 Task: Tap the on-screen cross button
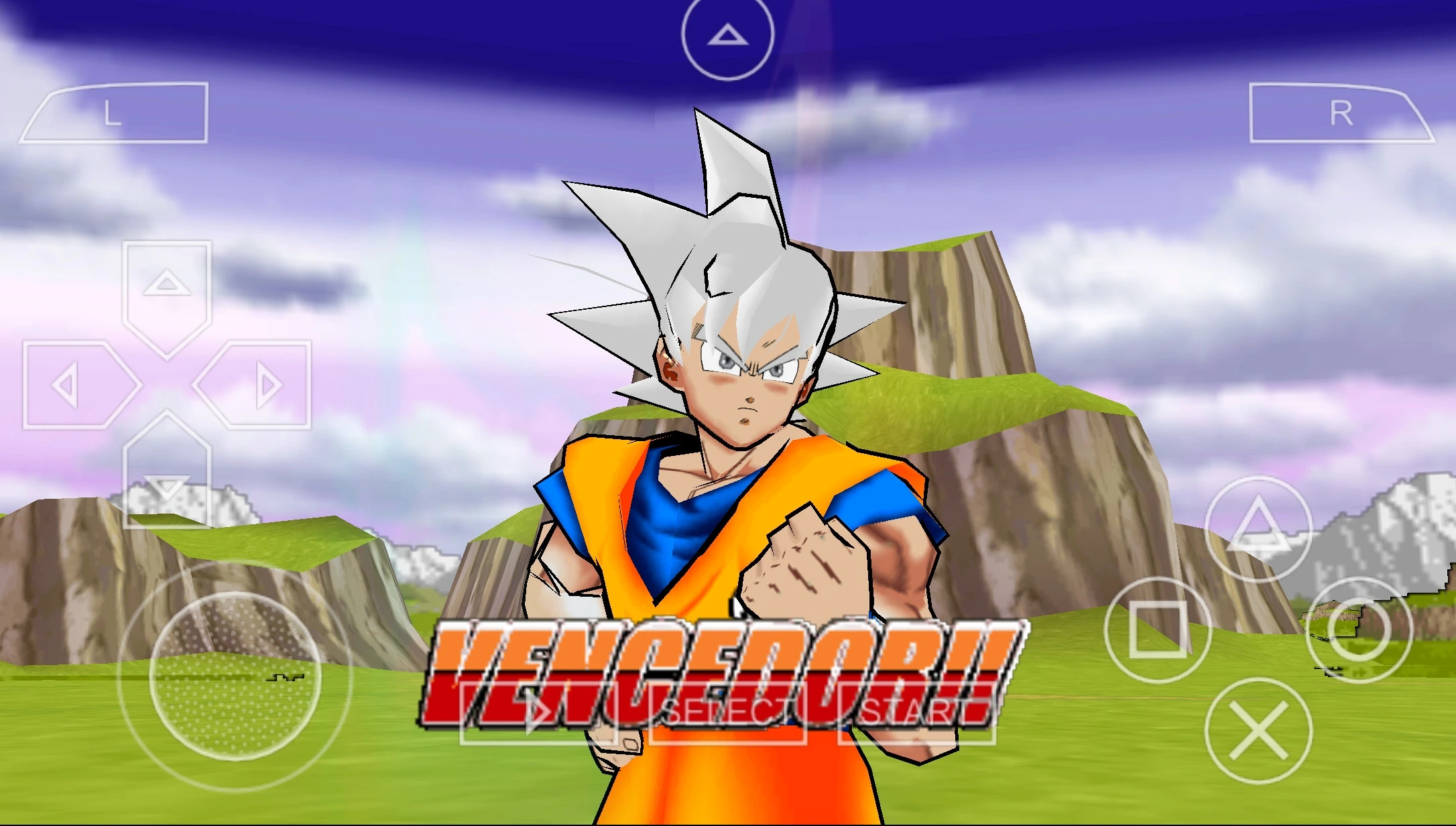(1258, 731)
